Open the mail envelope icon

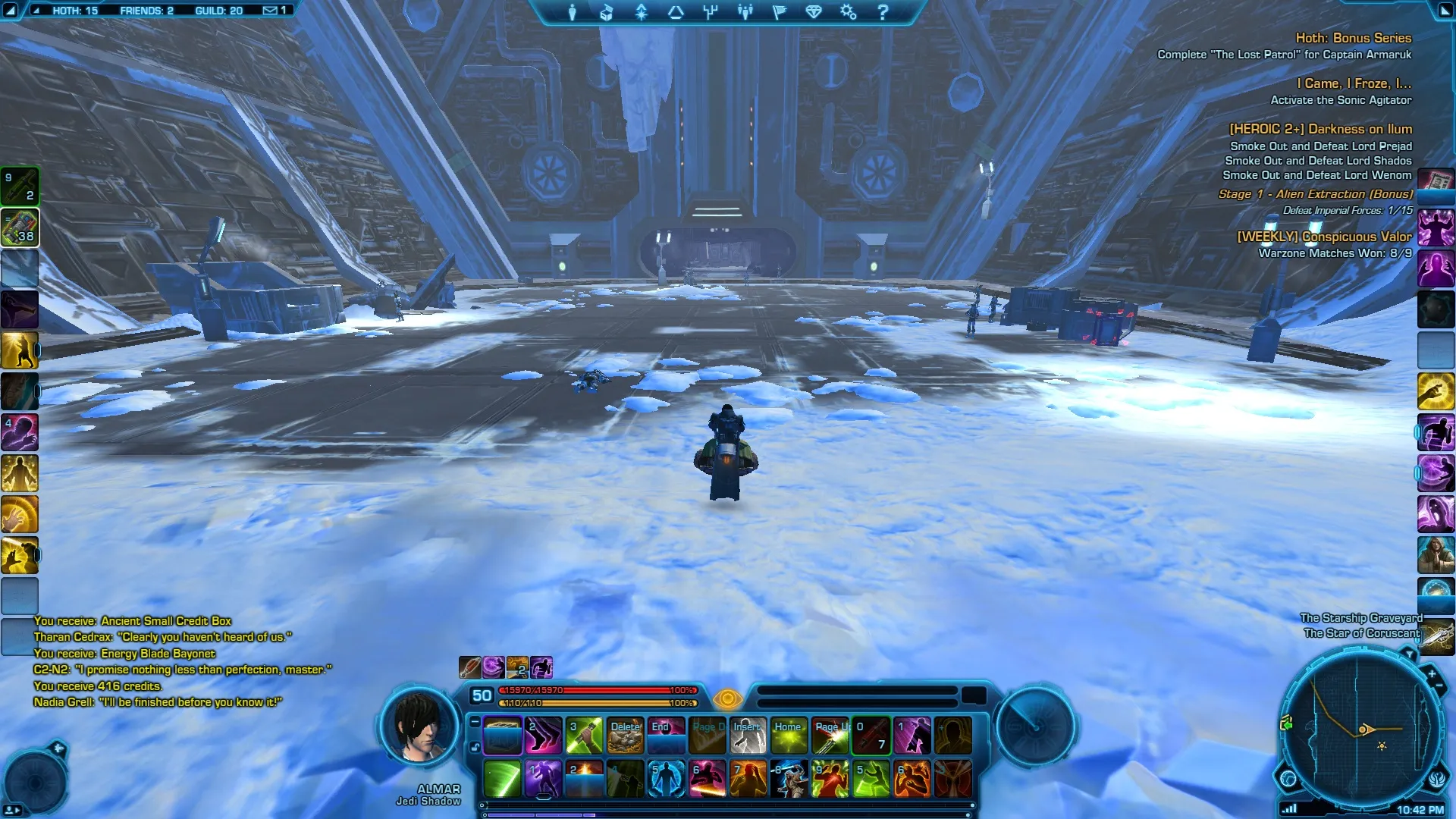(x=270, y=11)
